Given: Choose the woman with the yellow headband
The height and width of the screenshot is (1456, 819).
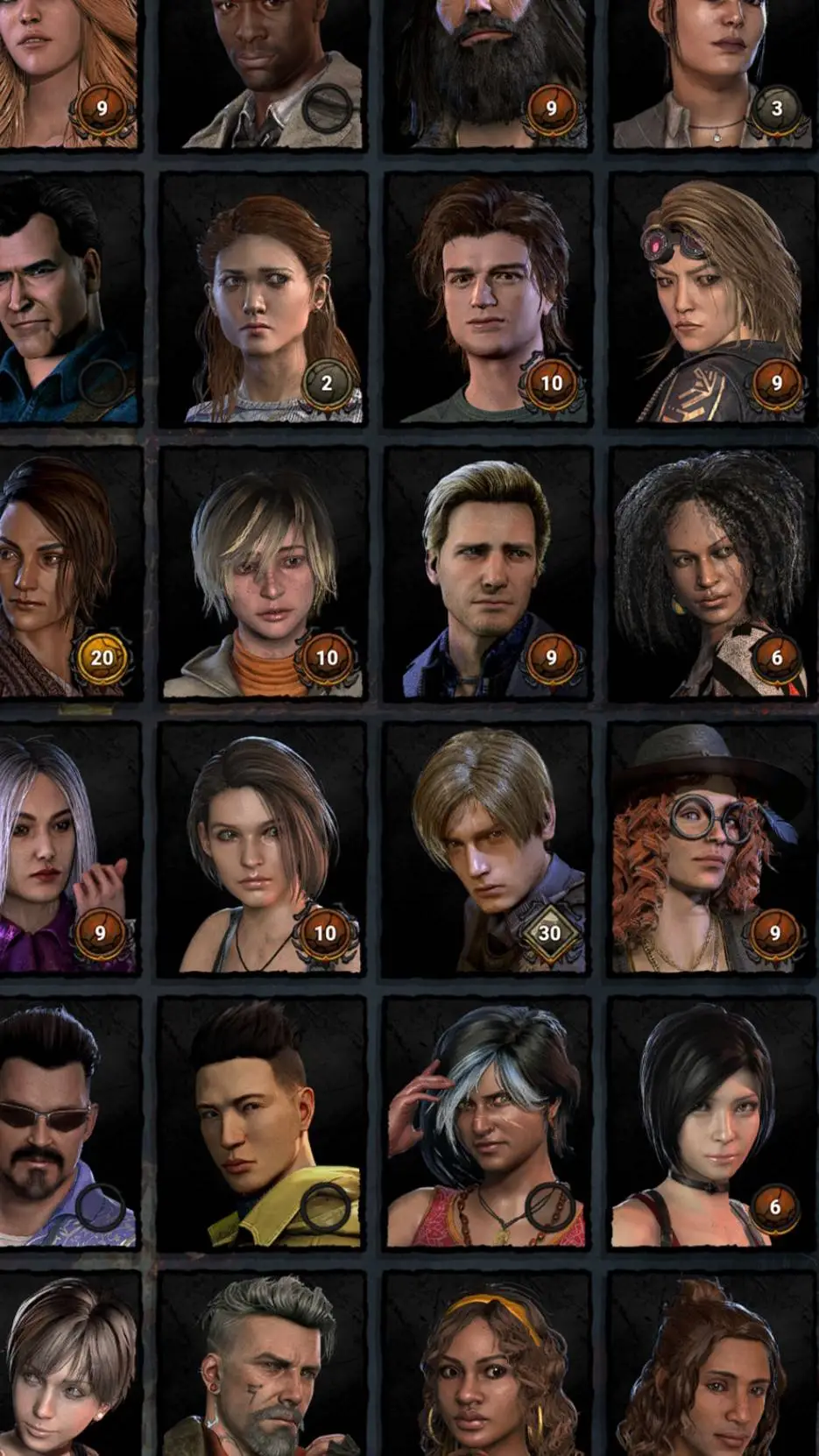Looking at the screenshot, I should click(x=488, y=1367).
